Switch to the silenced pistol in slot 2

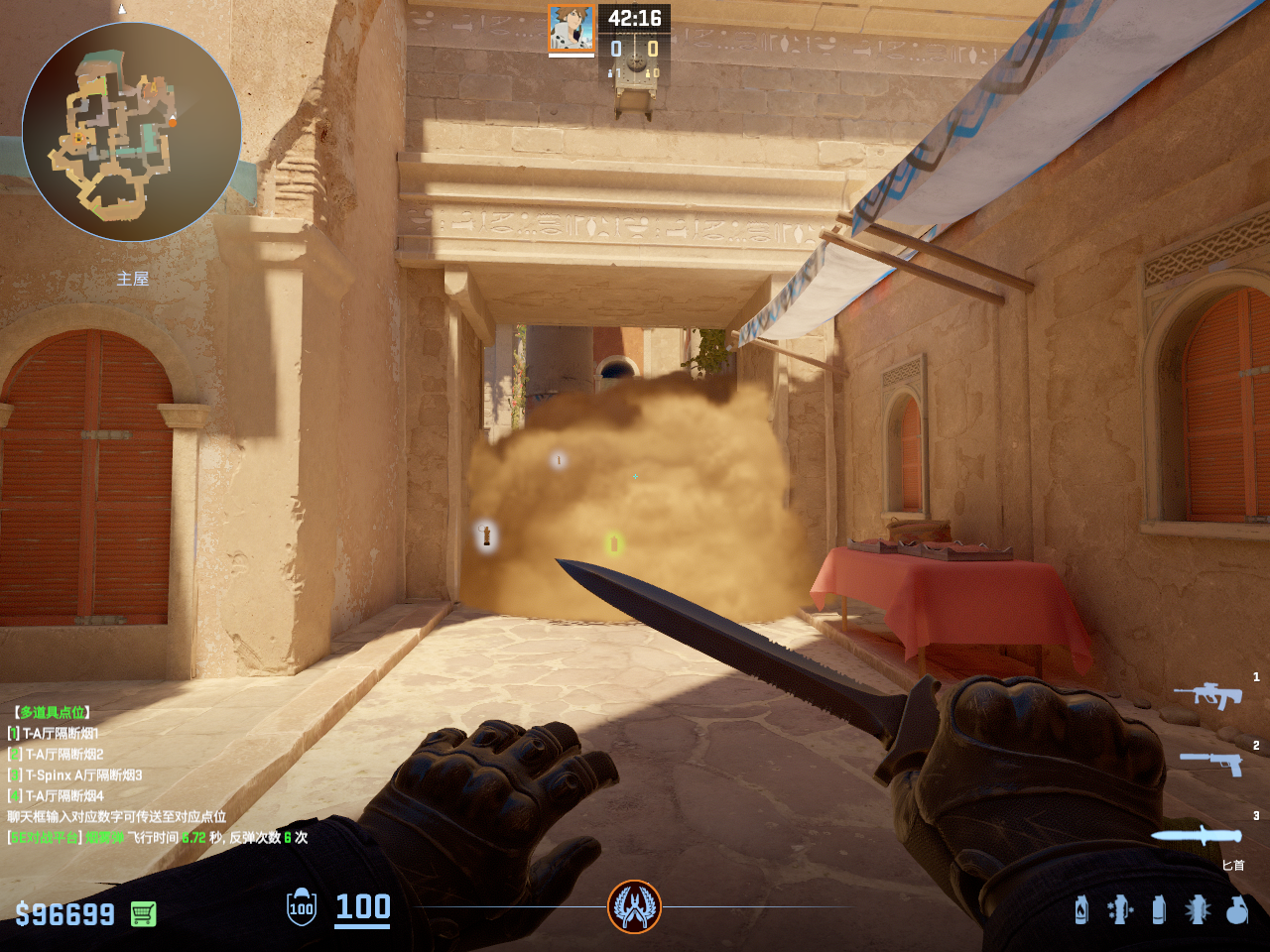pos(1212,762)
